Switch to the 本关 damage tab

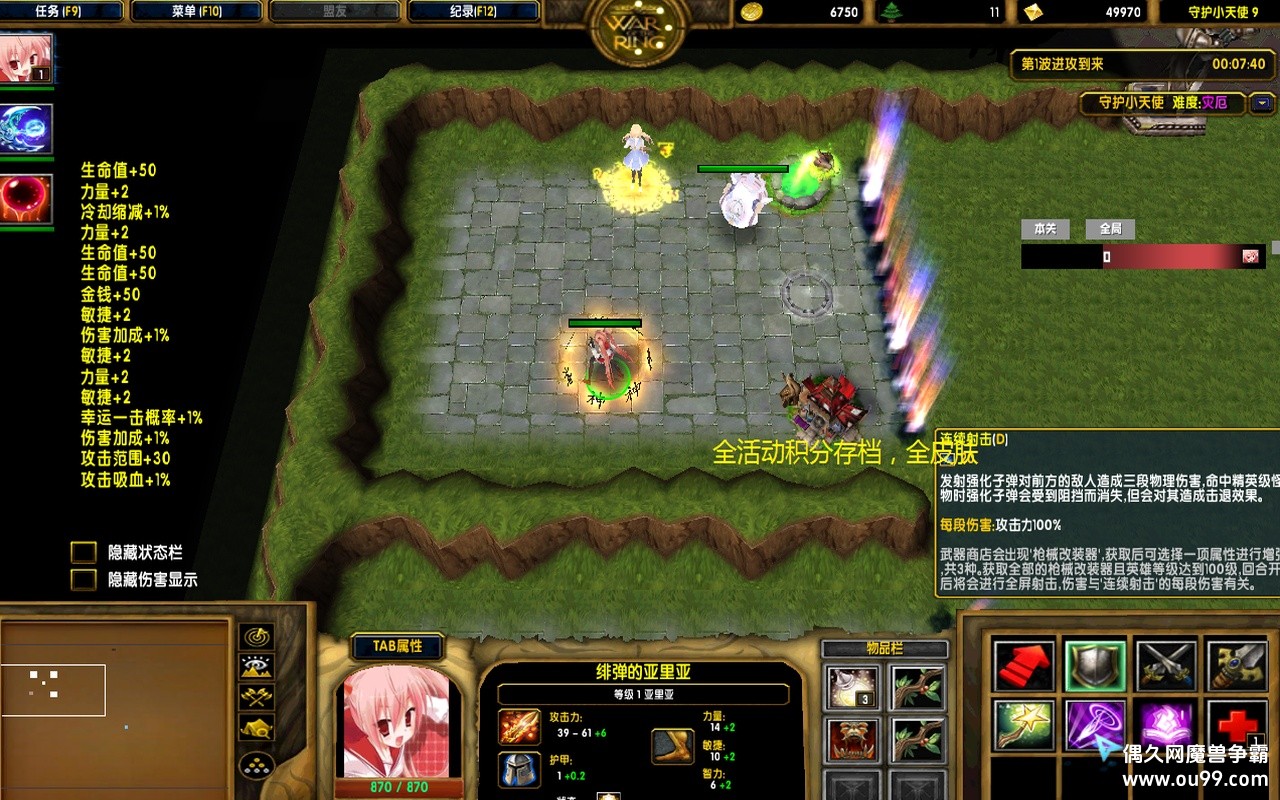click(x=1045, y=229)
